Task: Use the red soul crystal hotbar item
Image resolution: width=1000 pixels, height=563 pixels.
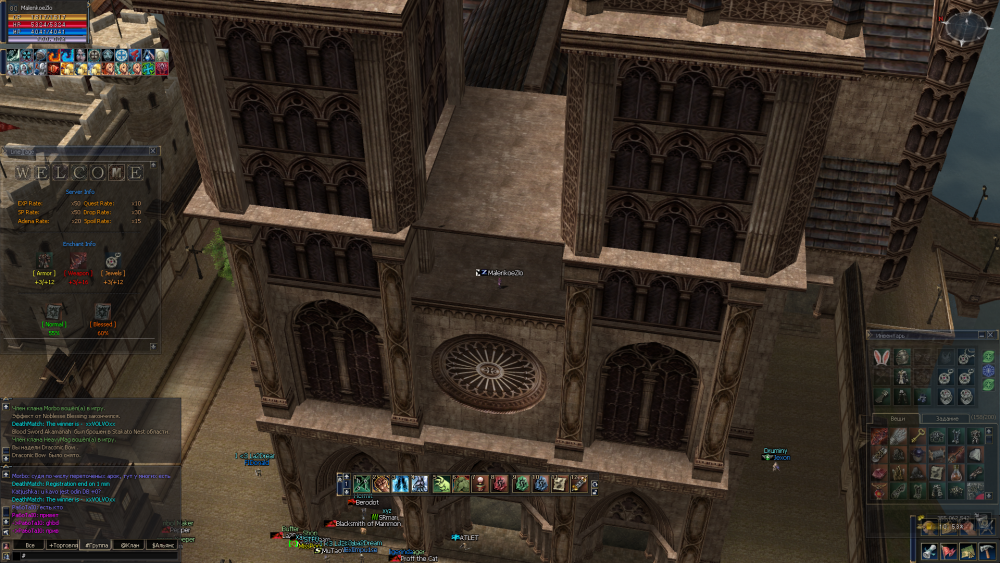Action: (501, 484)
